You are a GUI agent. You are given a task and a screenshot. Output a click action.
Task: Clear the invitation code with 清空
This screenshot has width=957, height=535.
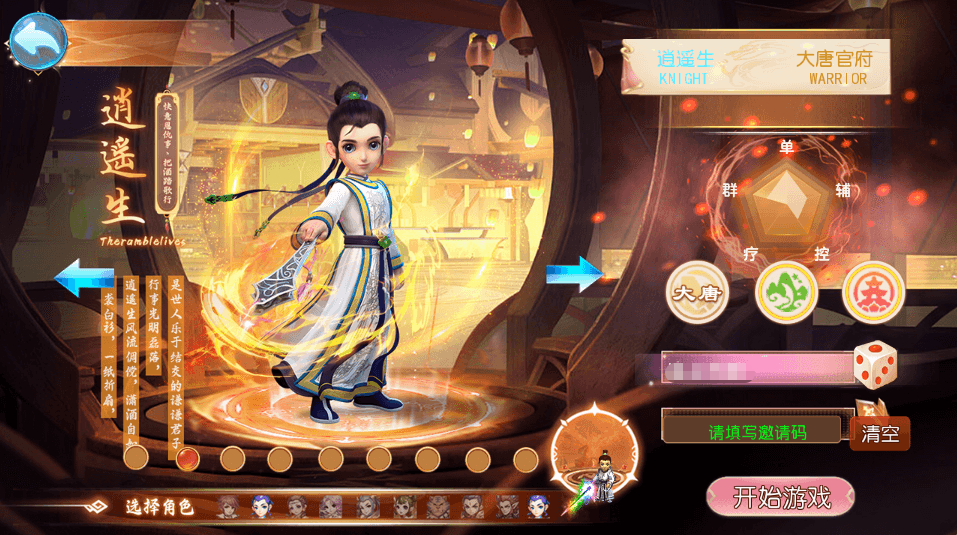coord(880,434)
